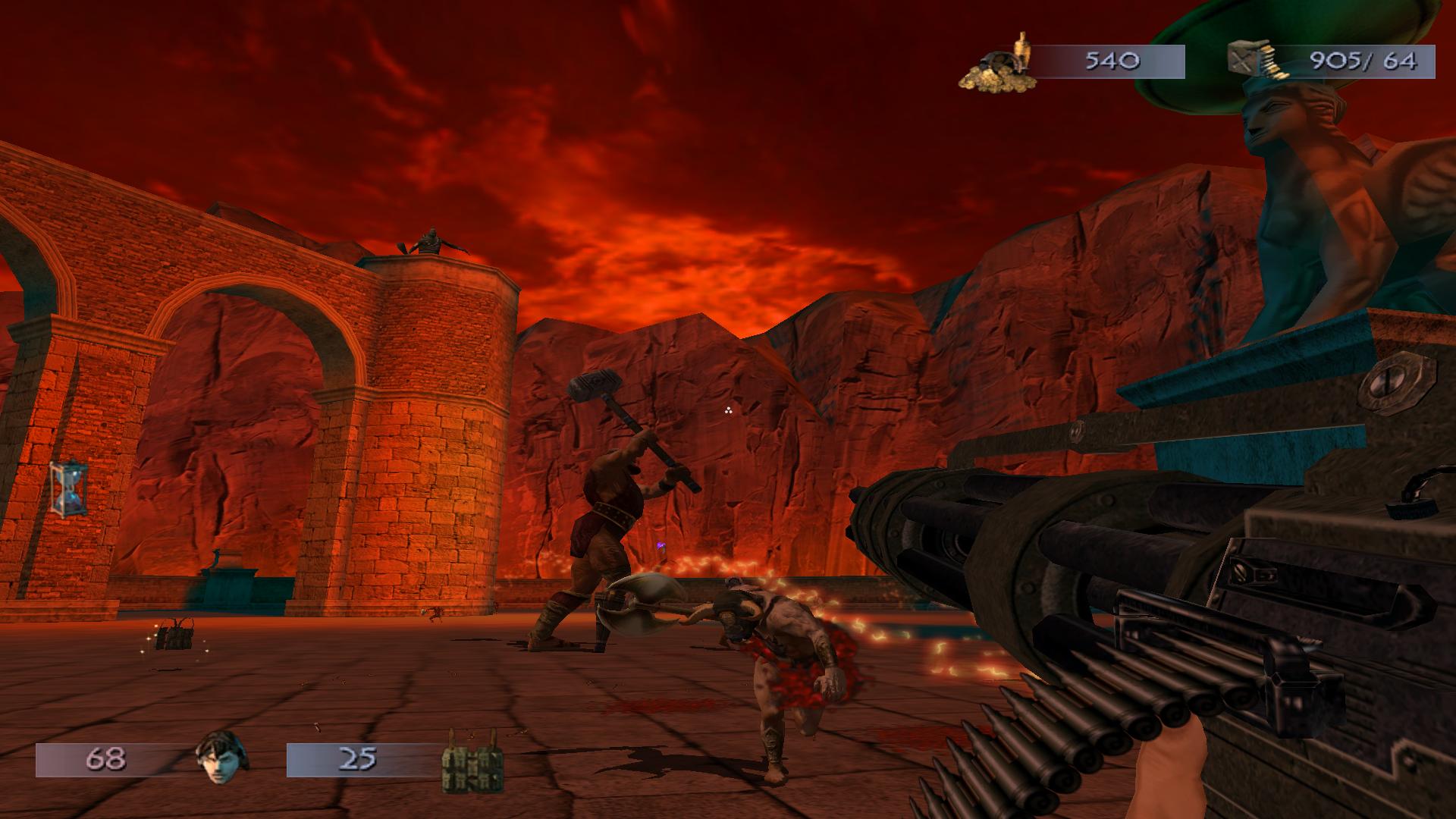Select the green armor vest icon
This screenshot has height=819, width=1456.
tap(473, 761)
